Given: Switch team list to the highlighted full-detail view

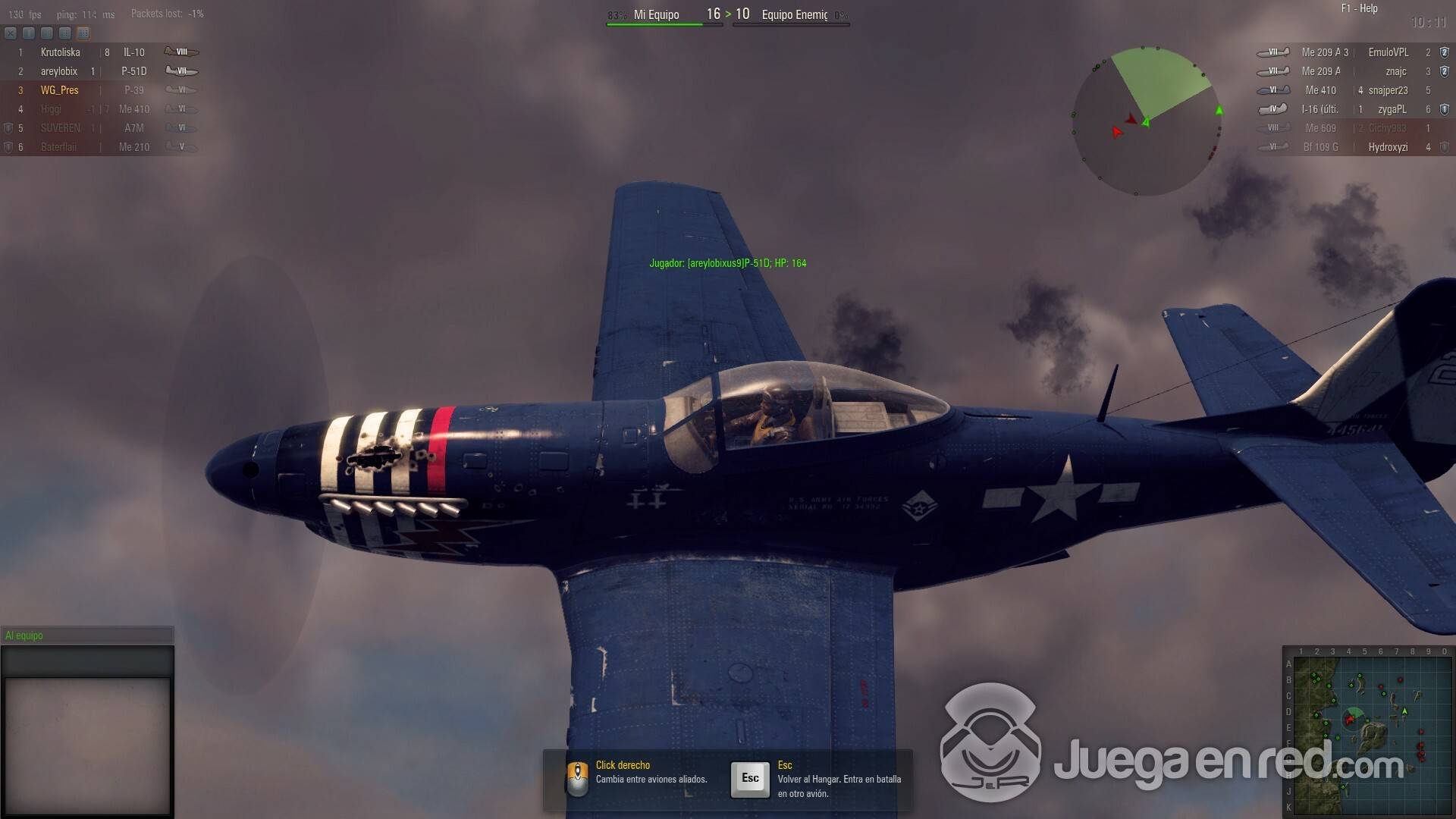Looking at the screenshot, I should [83, 33].
